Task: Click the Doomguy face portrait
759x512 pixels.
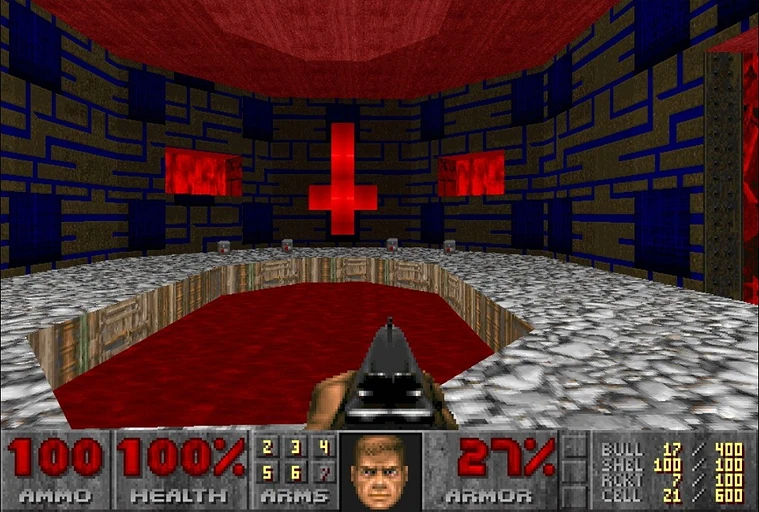Action: 381,472
